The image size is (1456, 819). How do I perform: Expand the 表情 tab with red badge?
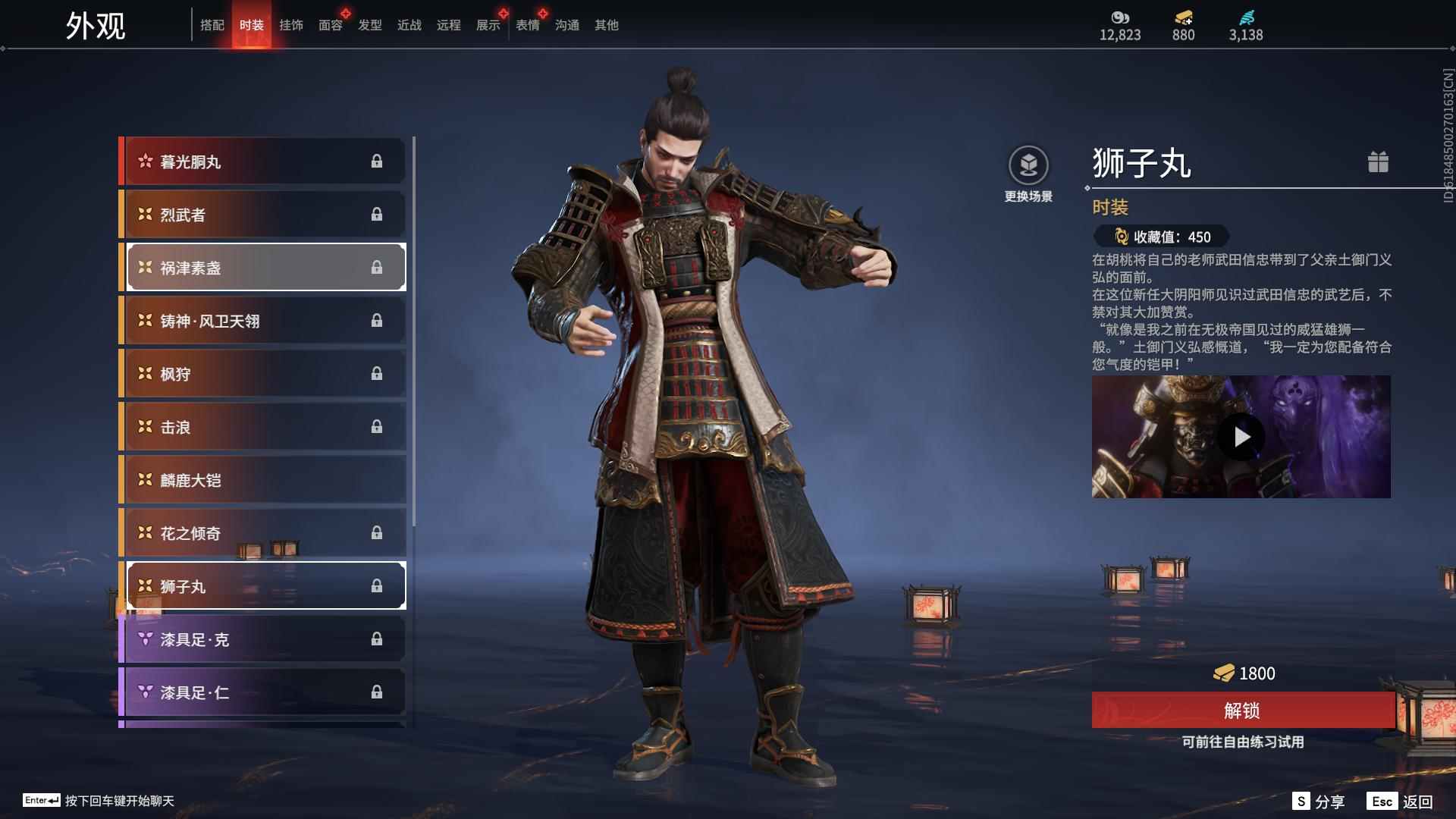[527, 25]
